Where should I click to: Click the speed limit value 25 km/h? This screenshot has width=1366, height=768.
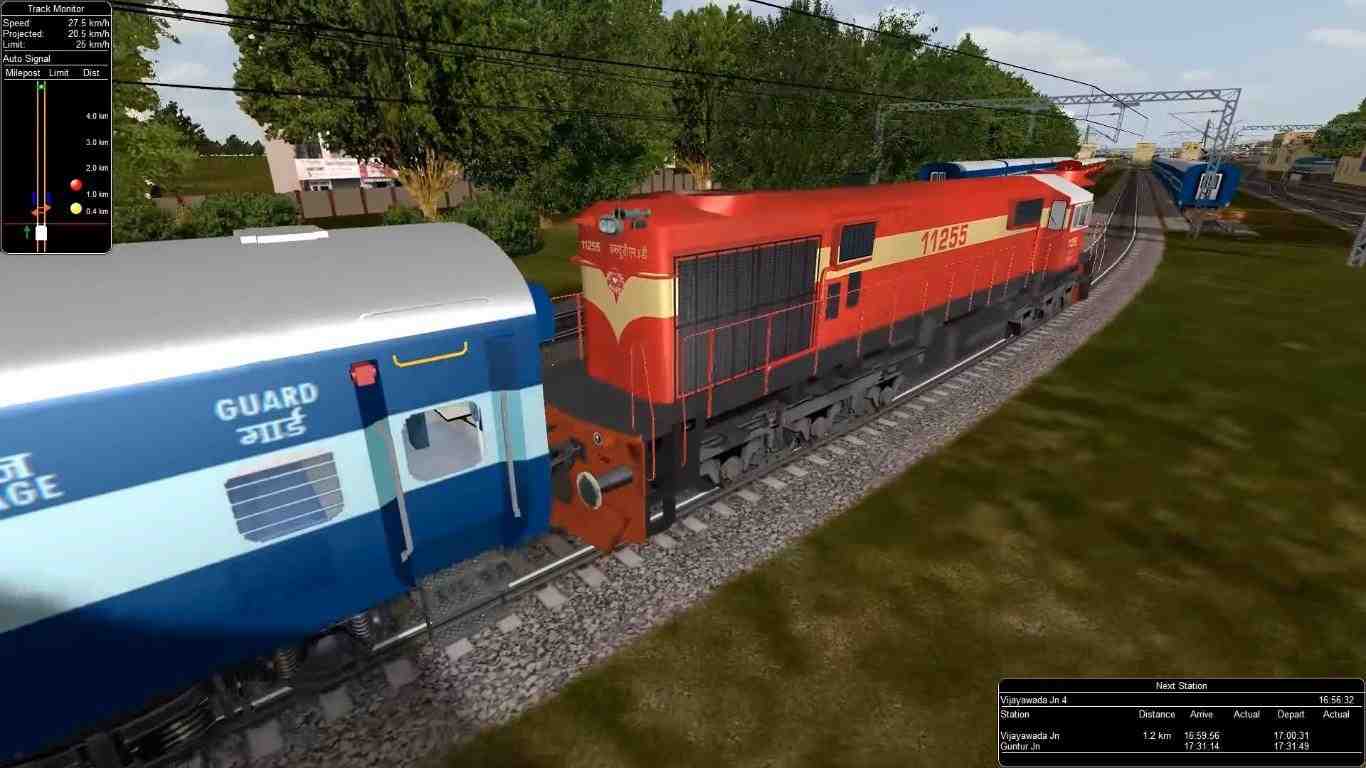(x=91, y=43)
